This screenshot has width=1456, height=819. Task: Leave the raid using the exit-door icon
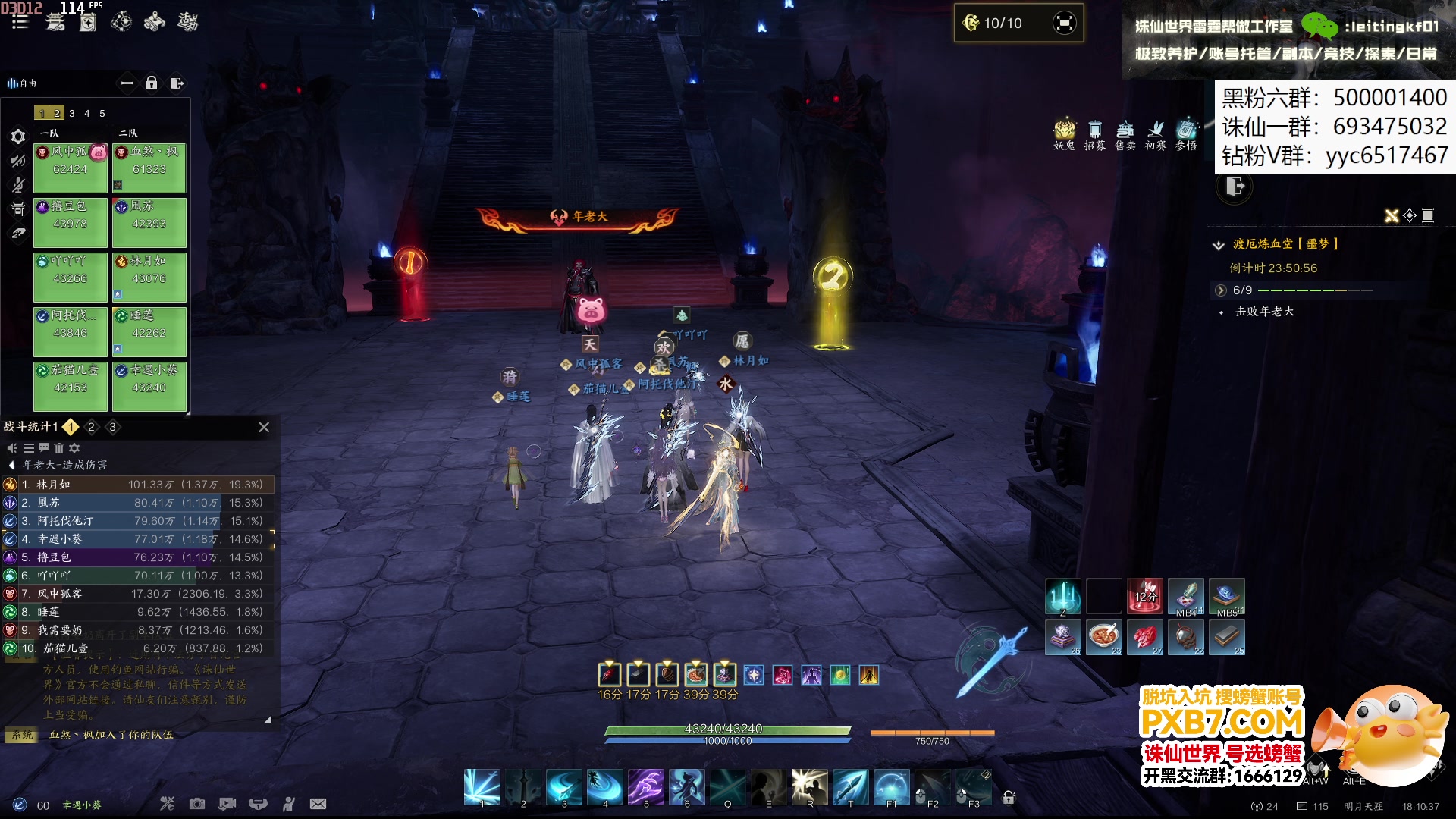click(x=177, y=83)
